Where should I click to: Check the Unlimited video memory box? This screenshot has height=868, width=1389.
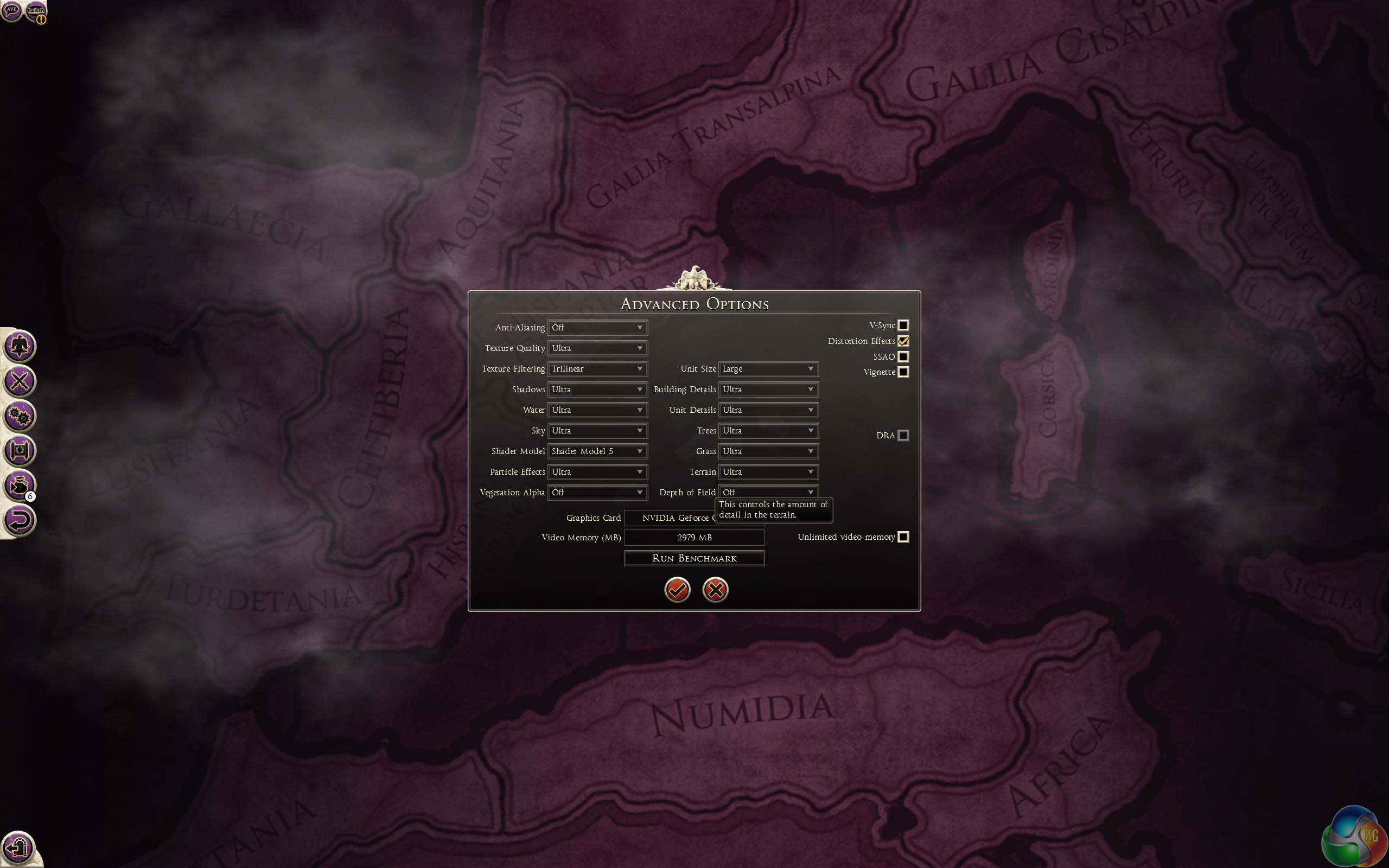903,537
